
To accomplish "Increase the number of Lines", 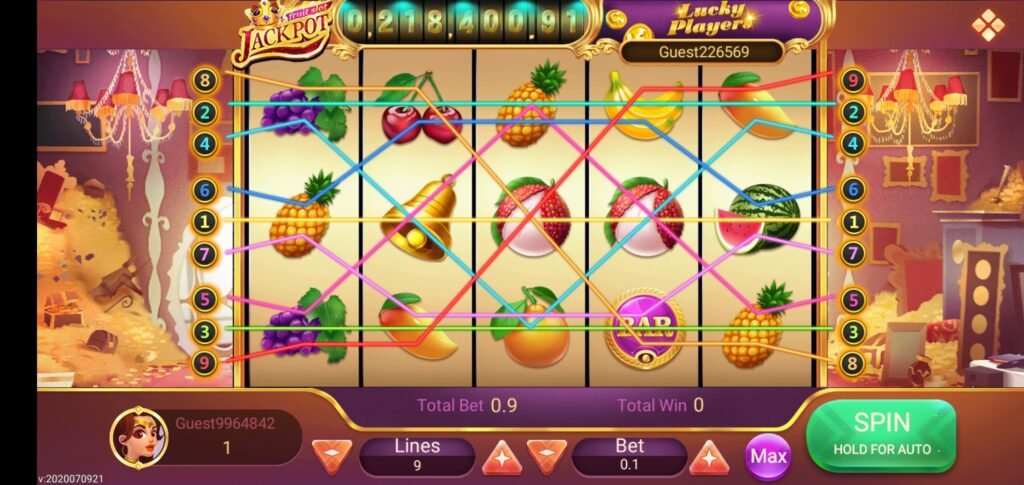I will tap(504, 456).
